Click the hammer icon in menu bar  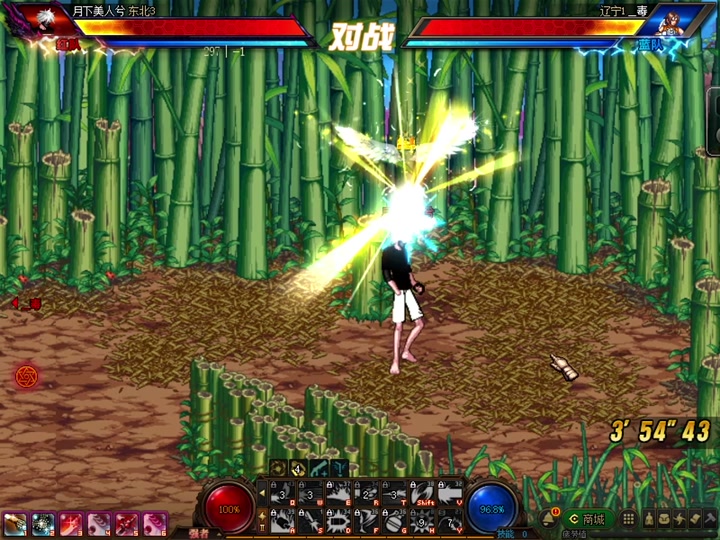711,519
